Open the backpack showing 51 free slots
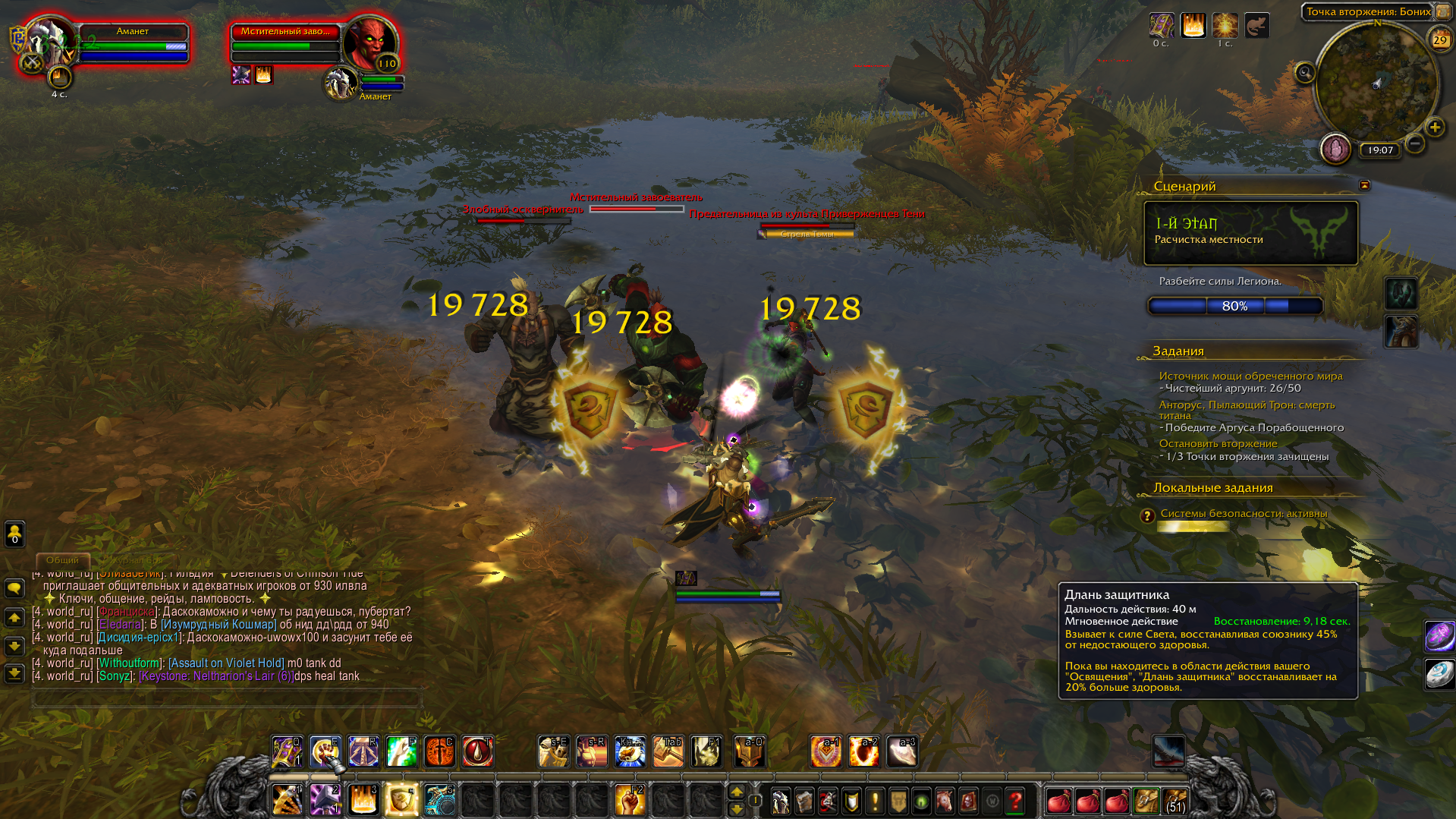1456x819 pixels. click(x=1175, y=801)
